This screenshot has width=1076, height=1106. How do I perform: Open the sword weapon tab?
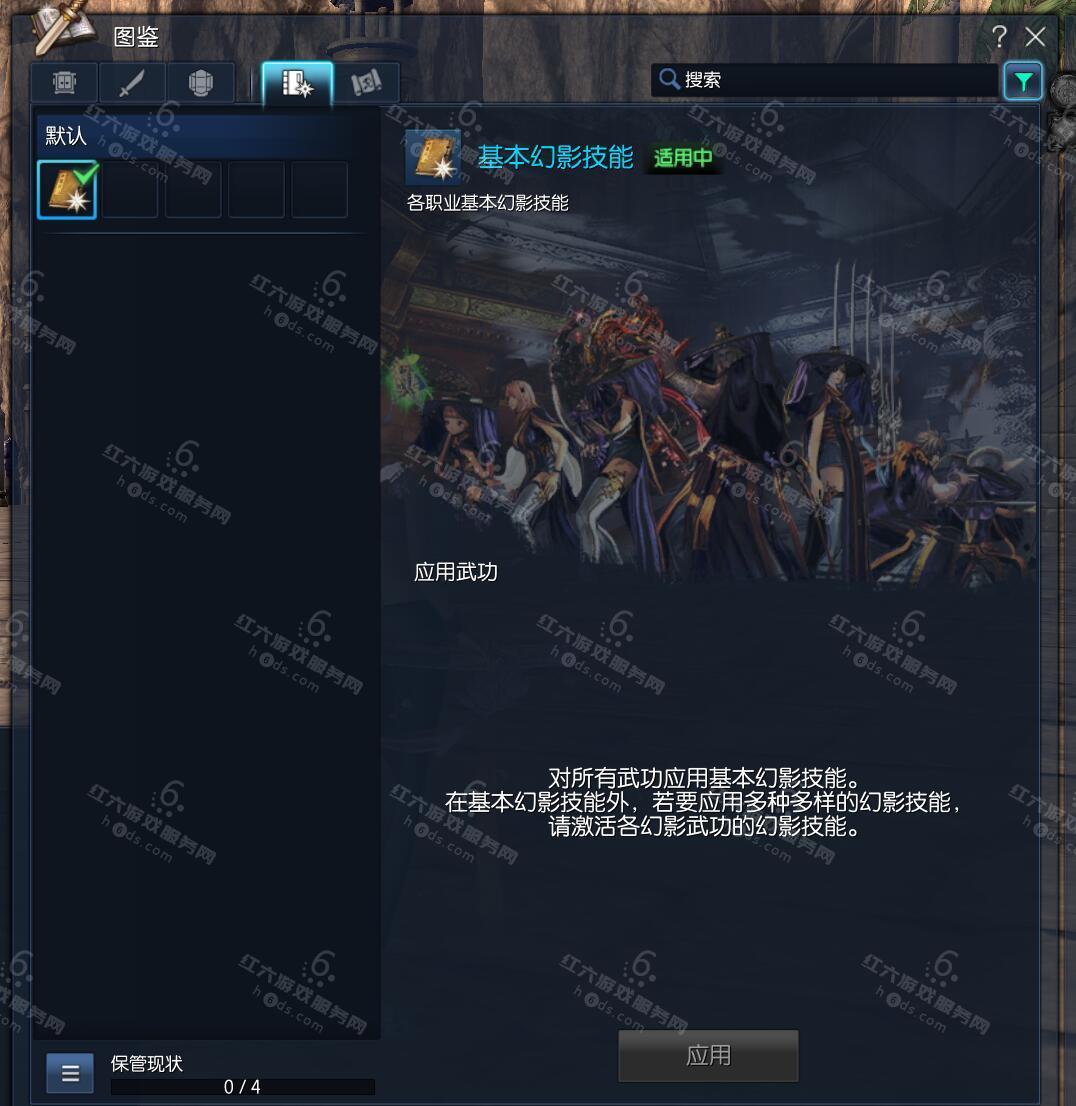point(132,83)
